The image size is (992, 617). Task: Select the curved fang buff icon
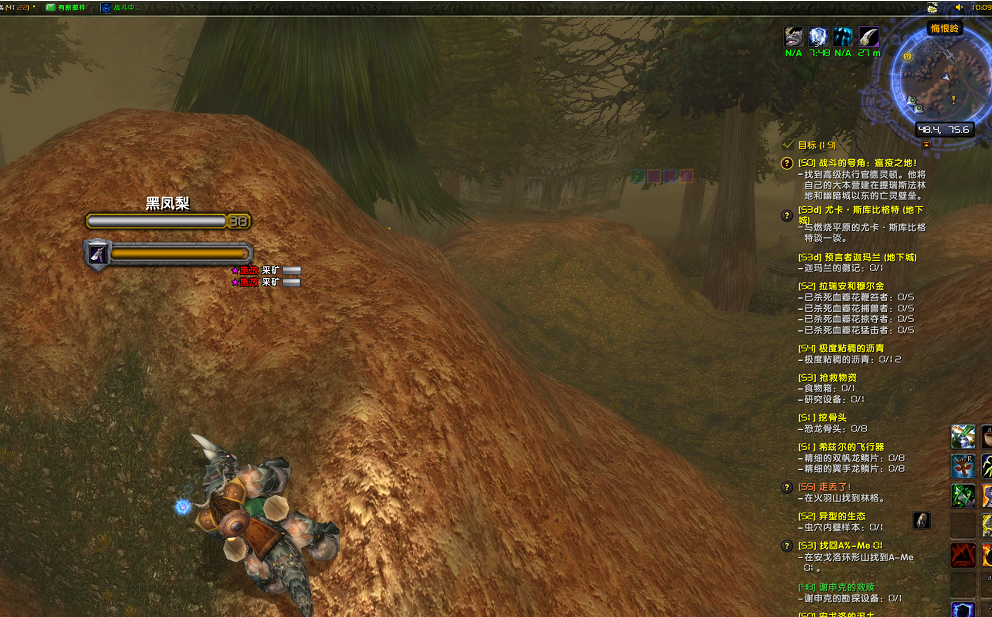[x=869, y=37]
